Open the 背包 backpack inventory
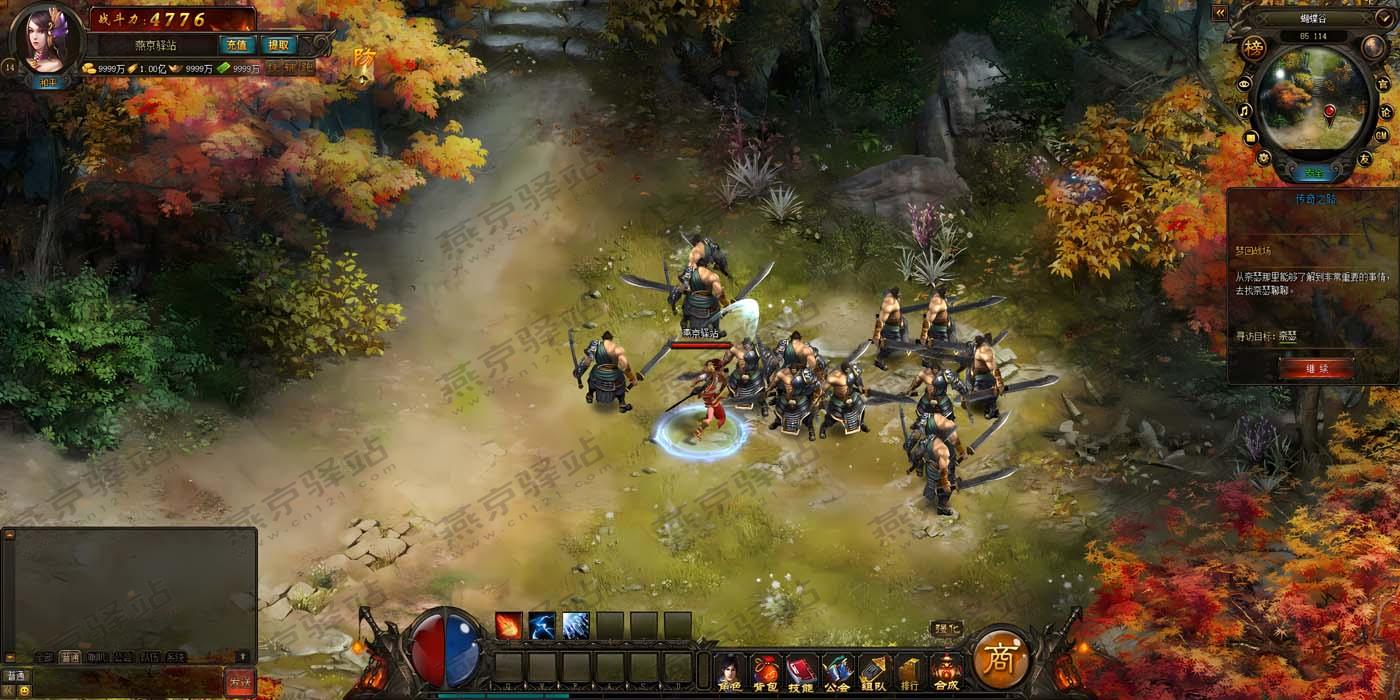 [x=766, y=672]
